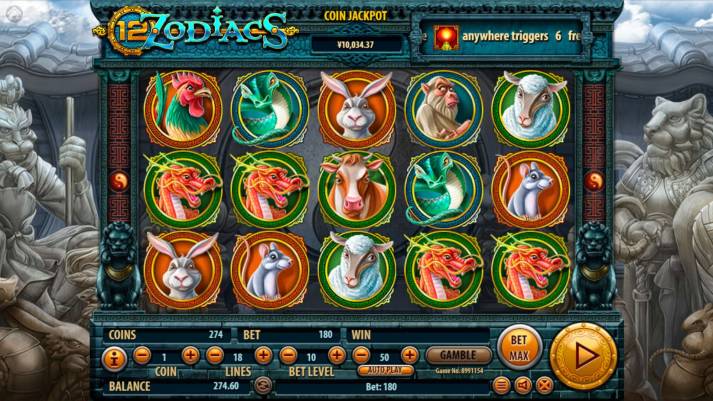
Task: Open the three-line menu icon
Action: tap(502, 384)
